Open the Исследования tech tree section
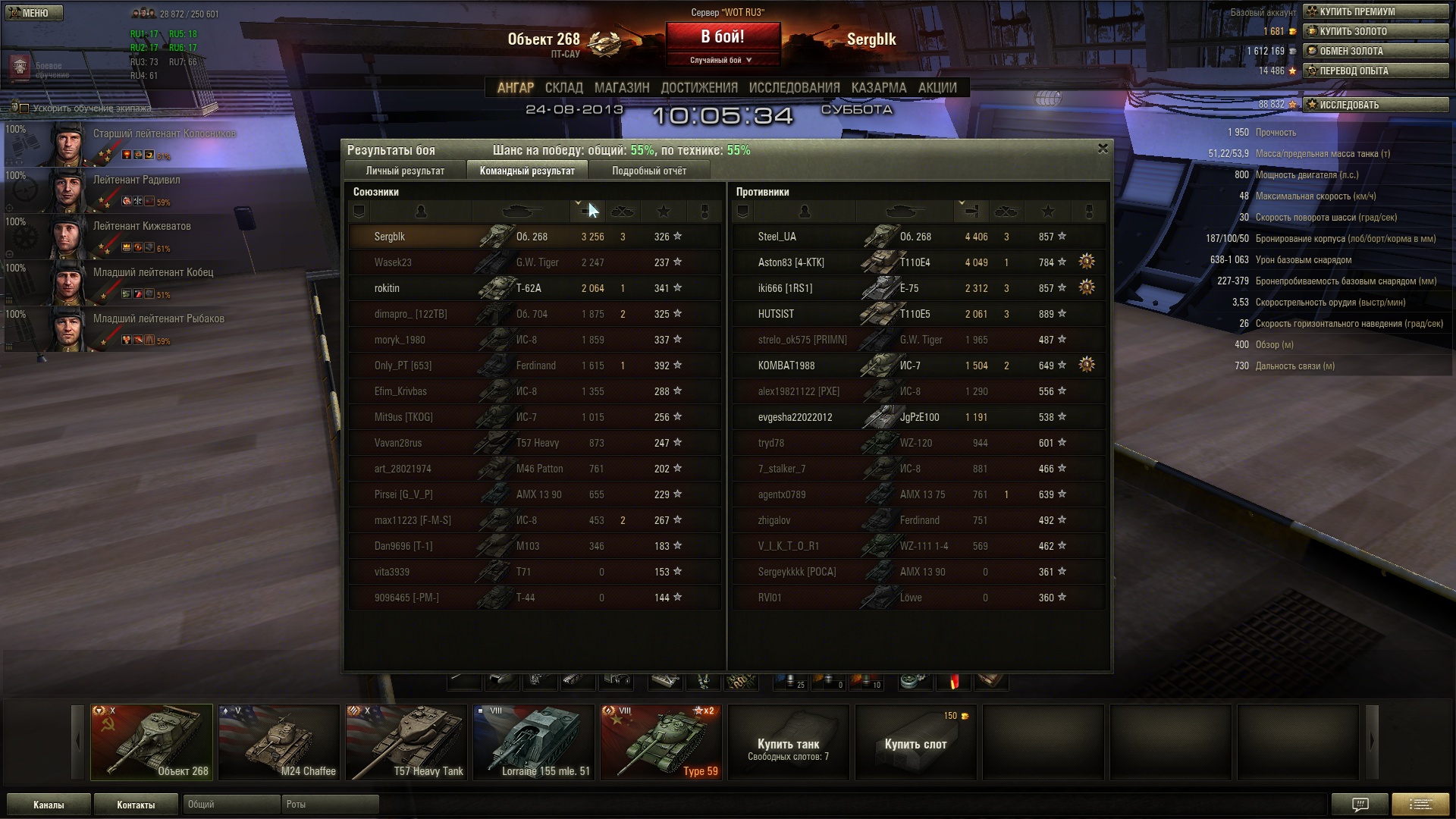This screenshot has height=819, width=1456. point(794,88)
